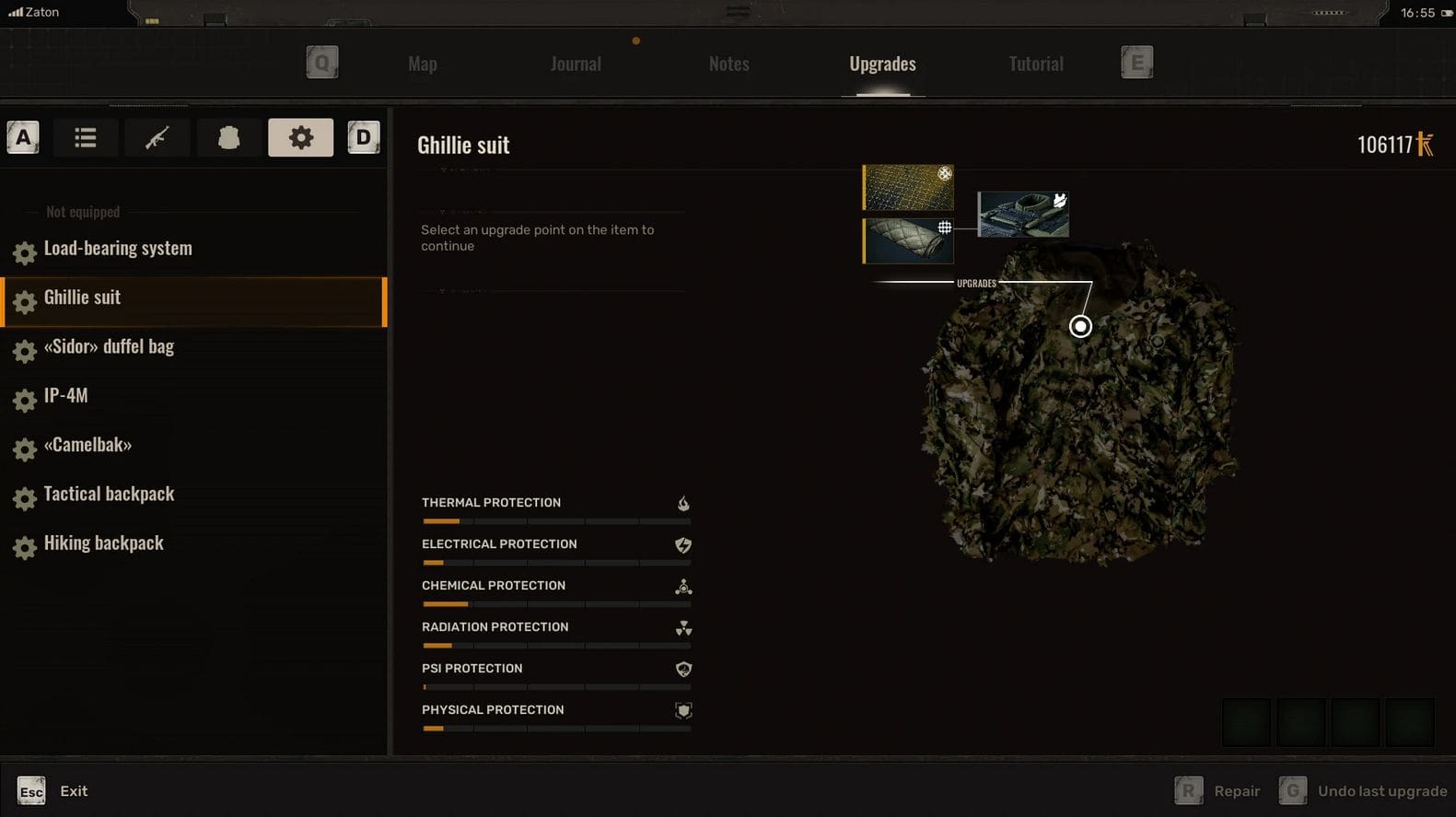The width and height of the screenshot is (1456, 817).
Task: Click the yellow mesh fabric upgrade tile
Action: click(x=908, y=187)
